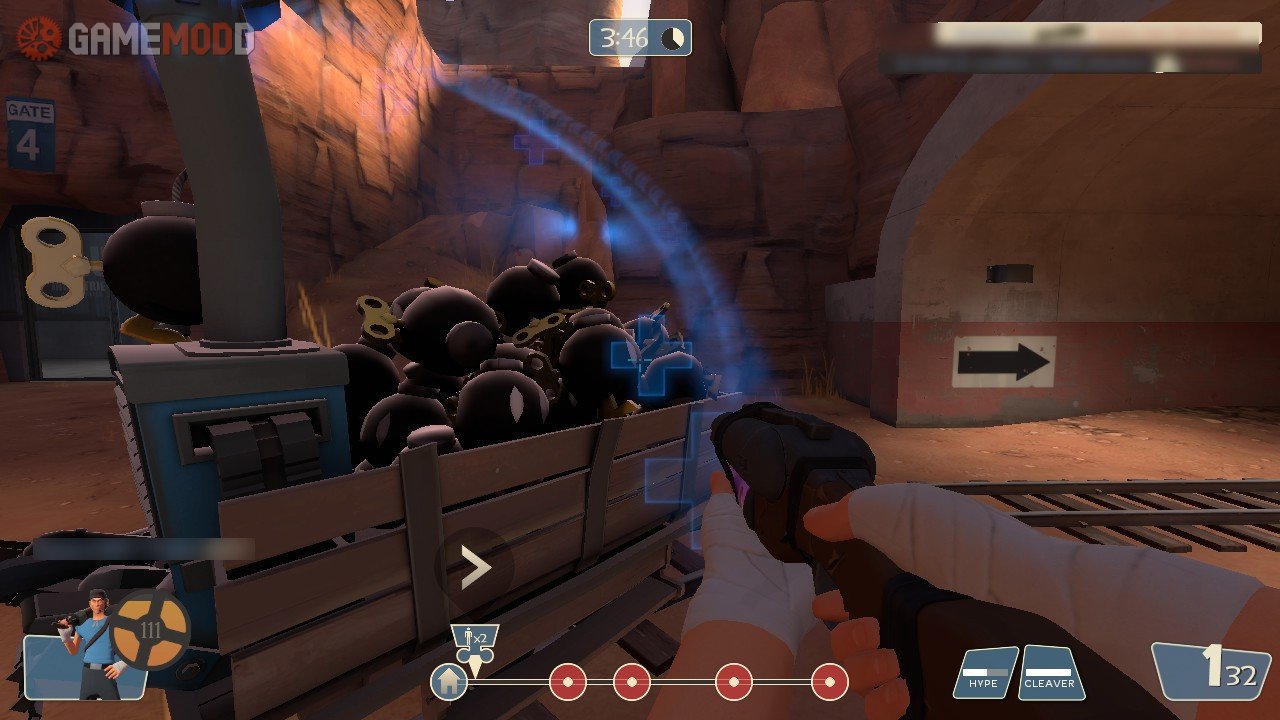Click the blue cart marker on payload track
The width and height of the screenshot is (1280, 720).
click(x=475, y=643)
